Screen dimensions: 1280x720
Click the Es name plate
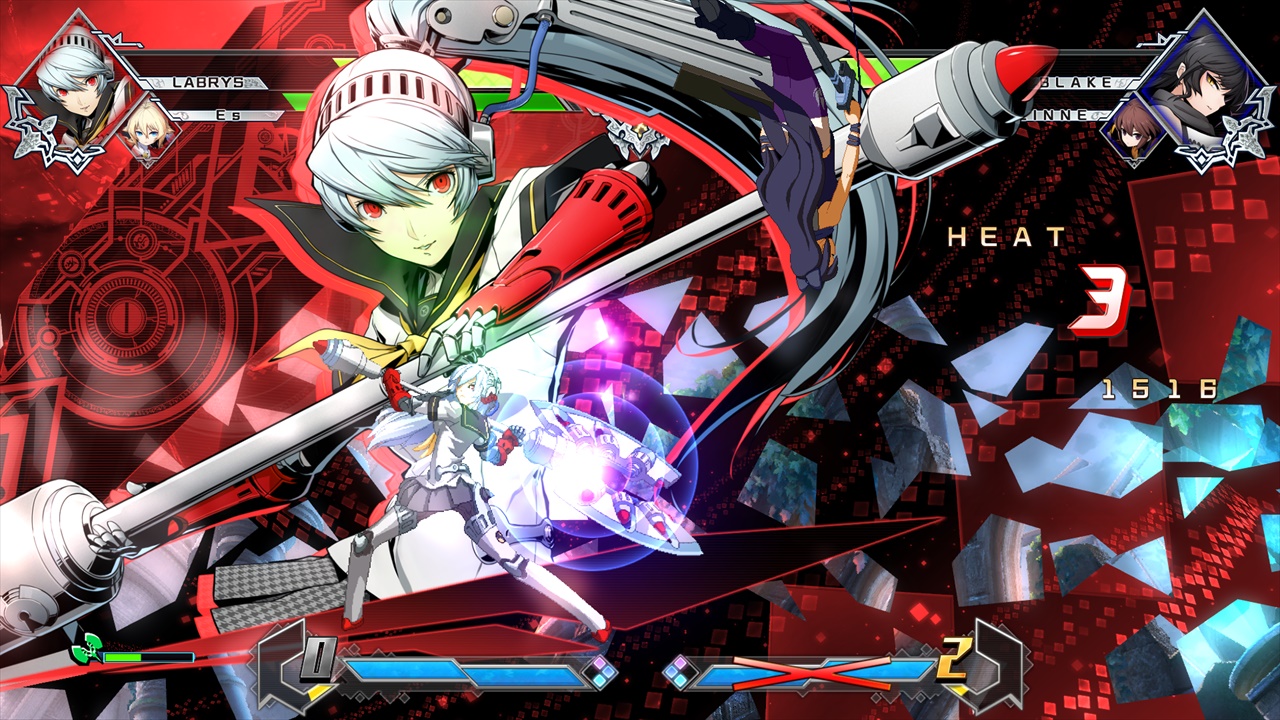(x=230, y=116)
